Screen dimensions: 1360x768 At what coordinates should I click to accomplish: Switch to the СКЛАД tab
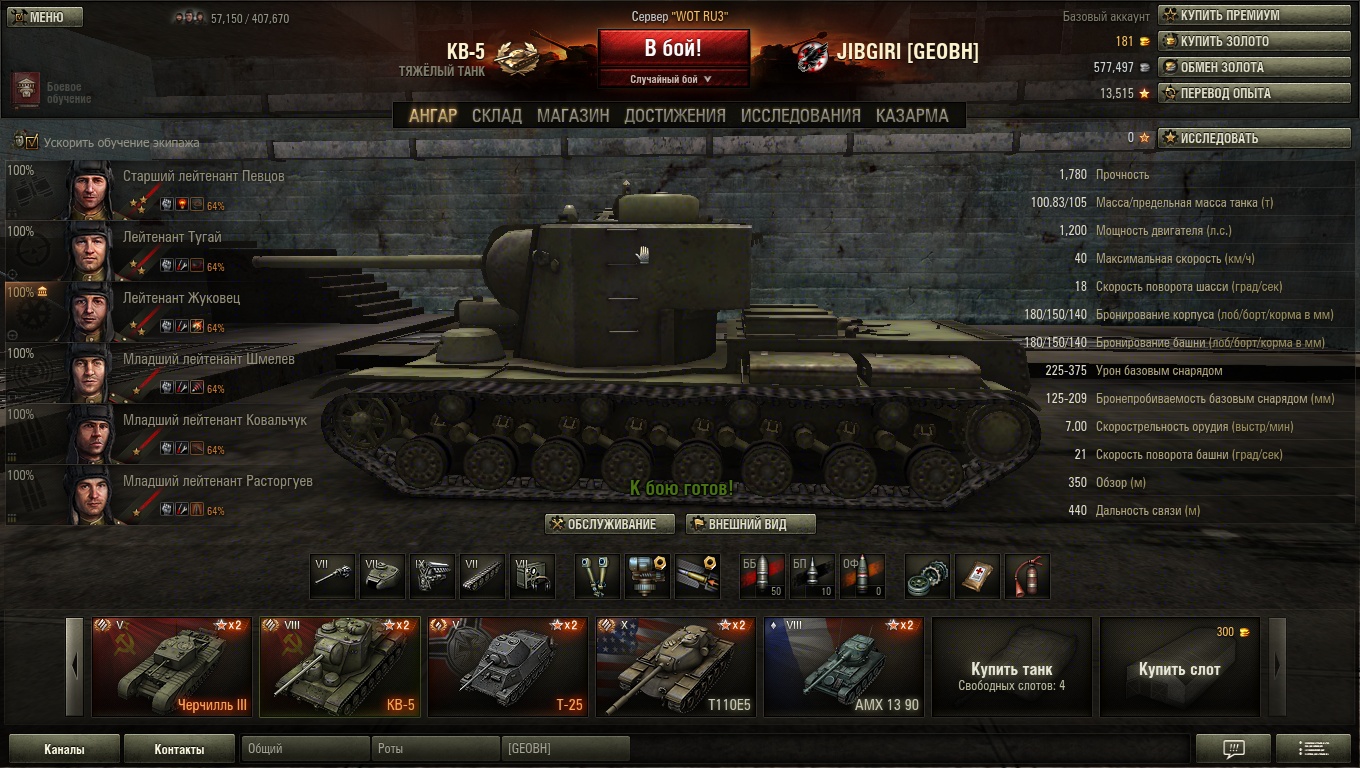click(x=496, y=115)
